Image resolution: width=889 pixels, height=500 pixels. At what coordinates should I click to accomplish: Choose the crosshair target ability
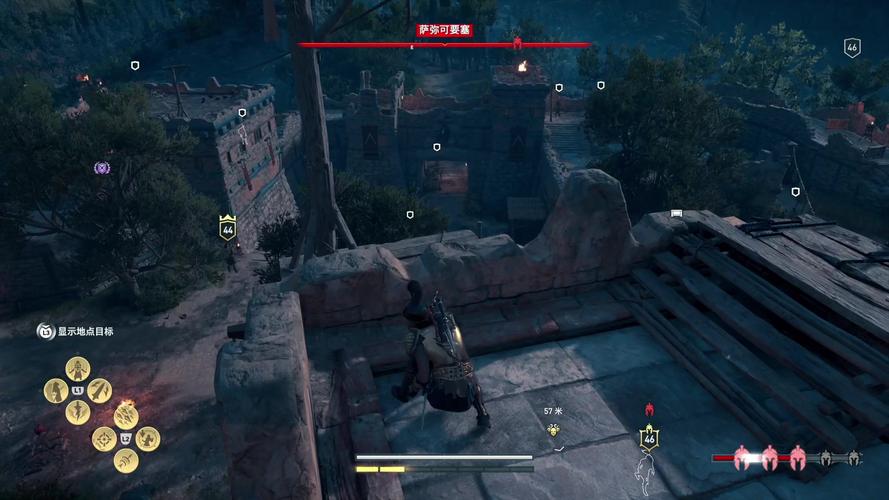click(103, 438)
